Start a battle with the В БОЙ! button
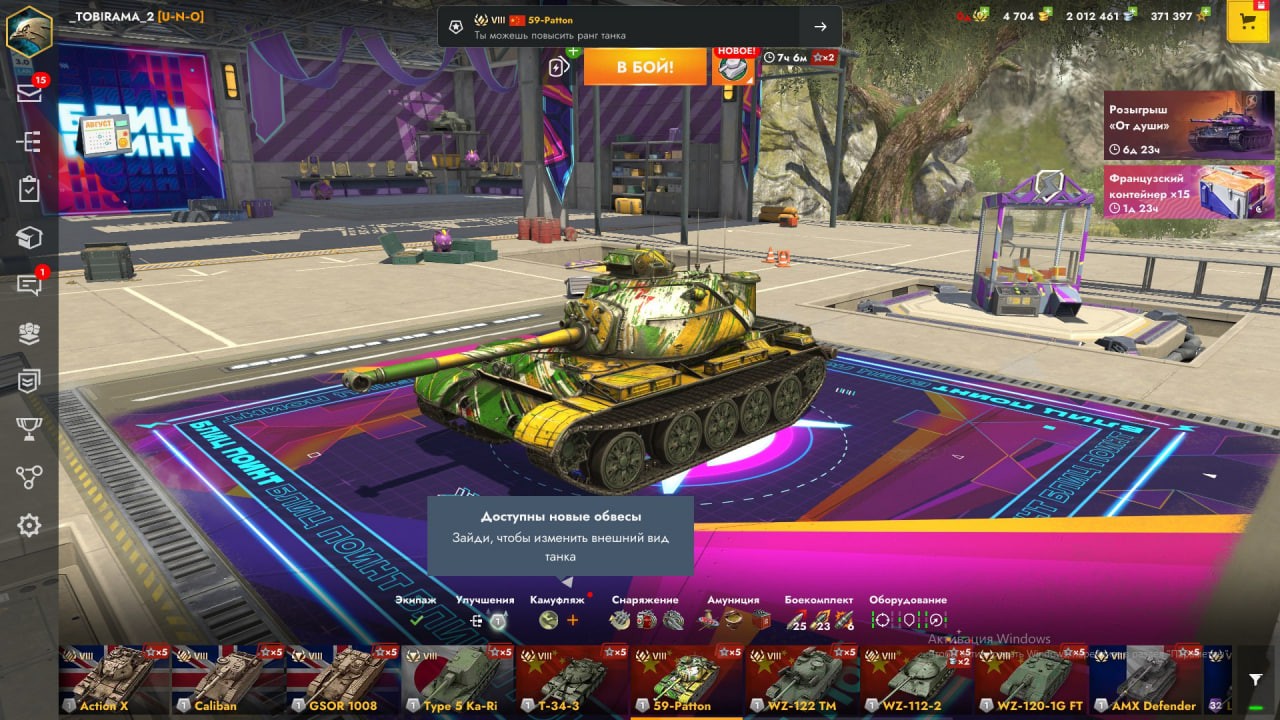The width and height of the screenshot is (1280, 720). 645,67
